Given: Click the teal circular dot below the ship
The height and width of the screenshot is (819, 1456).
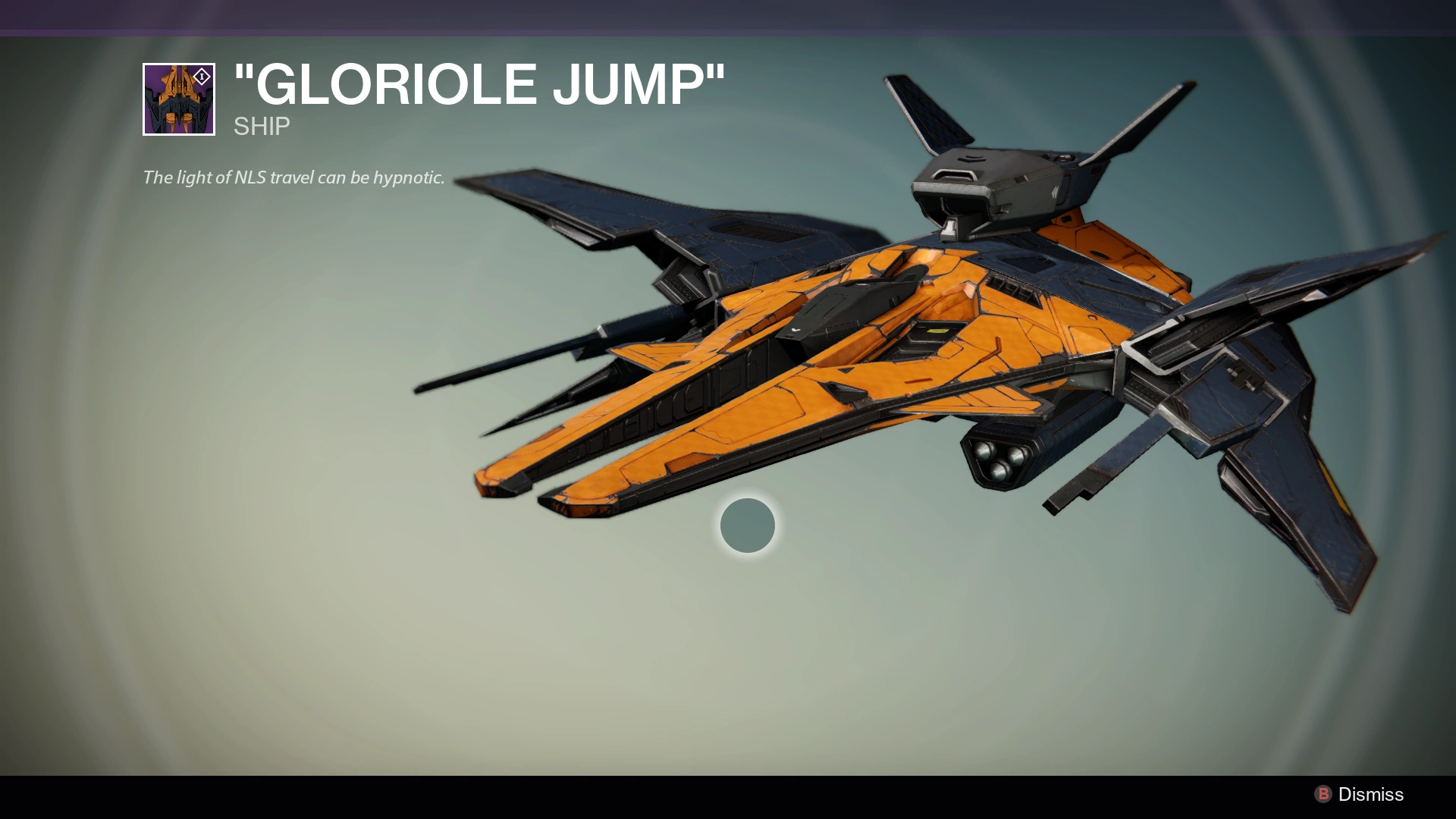Looking at the screenshot, I should tap(747, 526).
